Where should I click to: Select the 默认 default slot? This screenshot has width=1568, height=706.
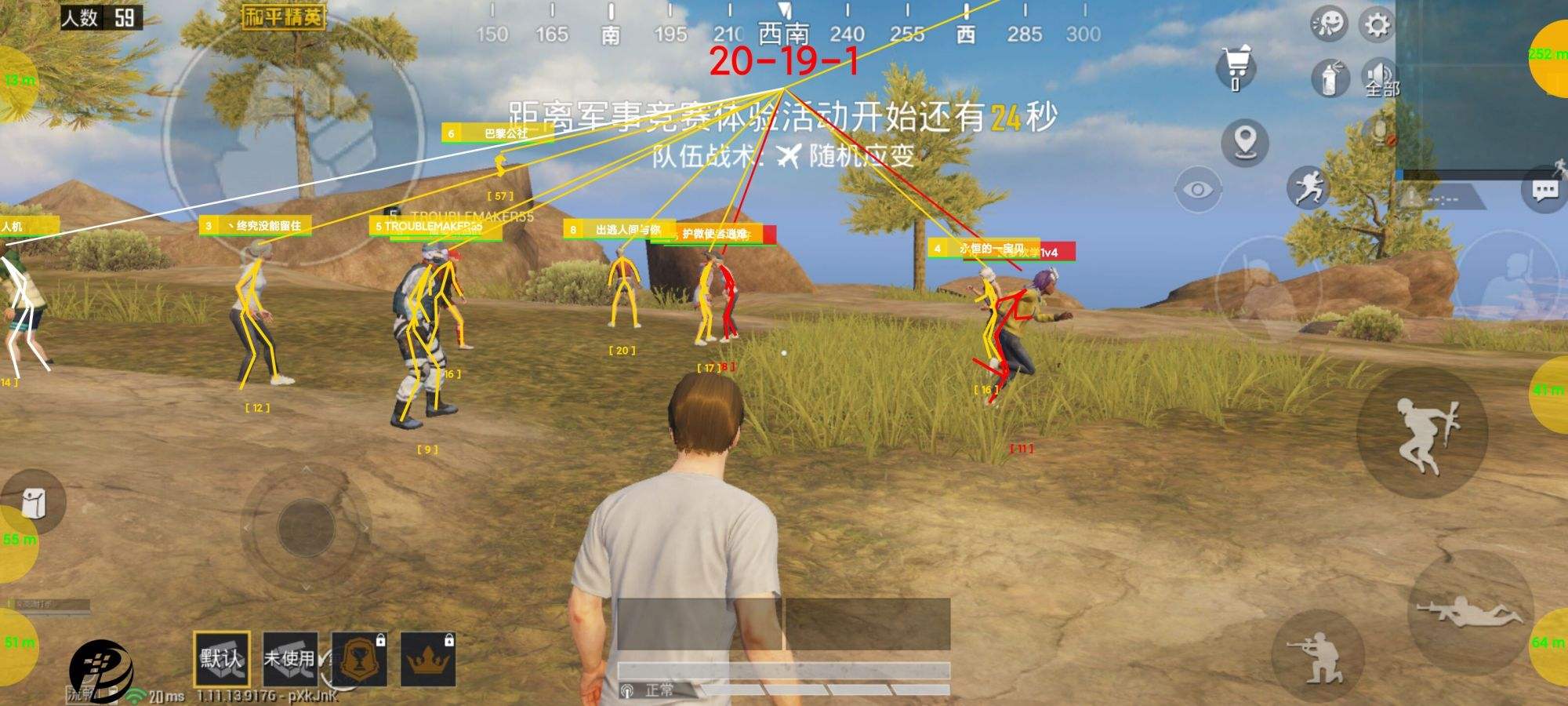point(222,659)
